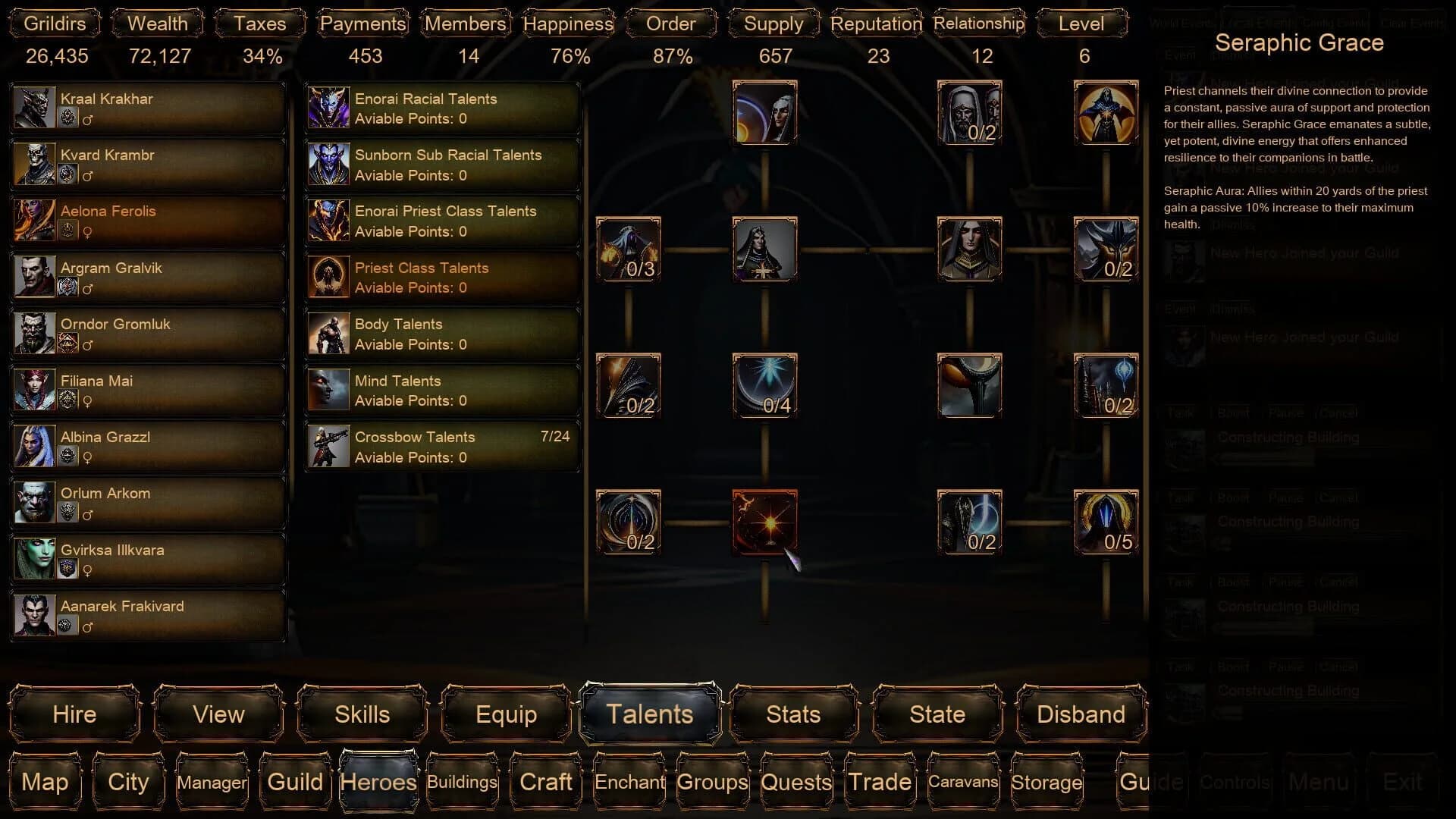The width and height of the screenshot is (1456, 819).
Task: Switch to the Stats tab
Action: point(793,714)
